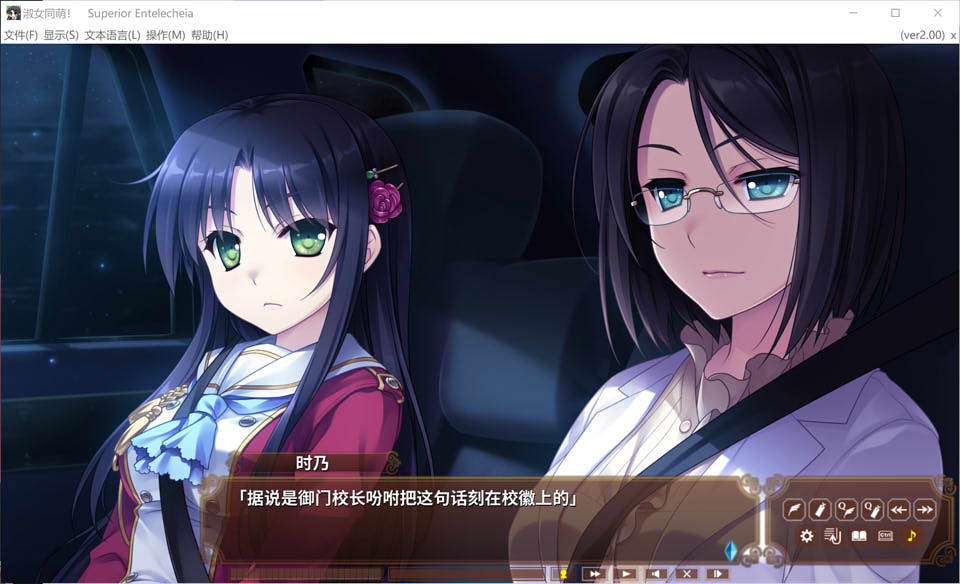Image resolution: width=960 pixels, height=584 pixels.
Task: Click the bottle load button
Action: 820,510
